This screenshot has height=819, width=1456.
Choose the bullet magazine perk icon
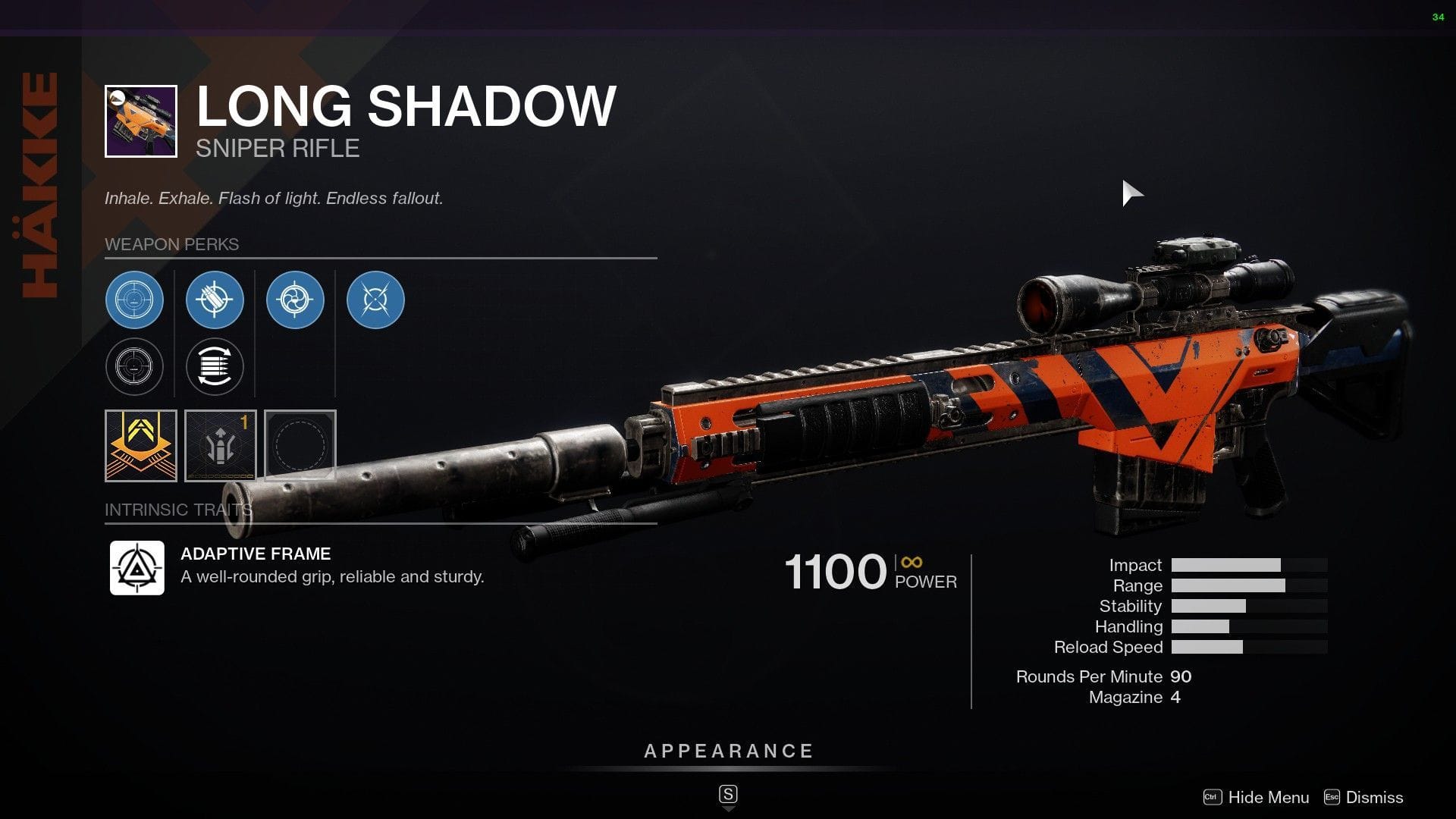point(215,300)
